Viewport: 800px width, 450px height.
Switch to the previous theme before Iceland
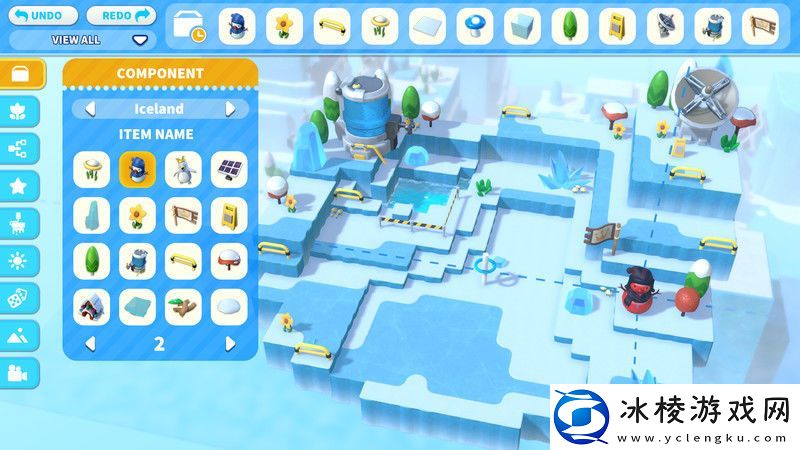89,108
